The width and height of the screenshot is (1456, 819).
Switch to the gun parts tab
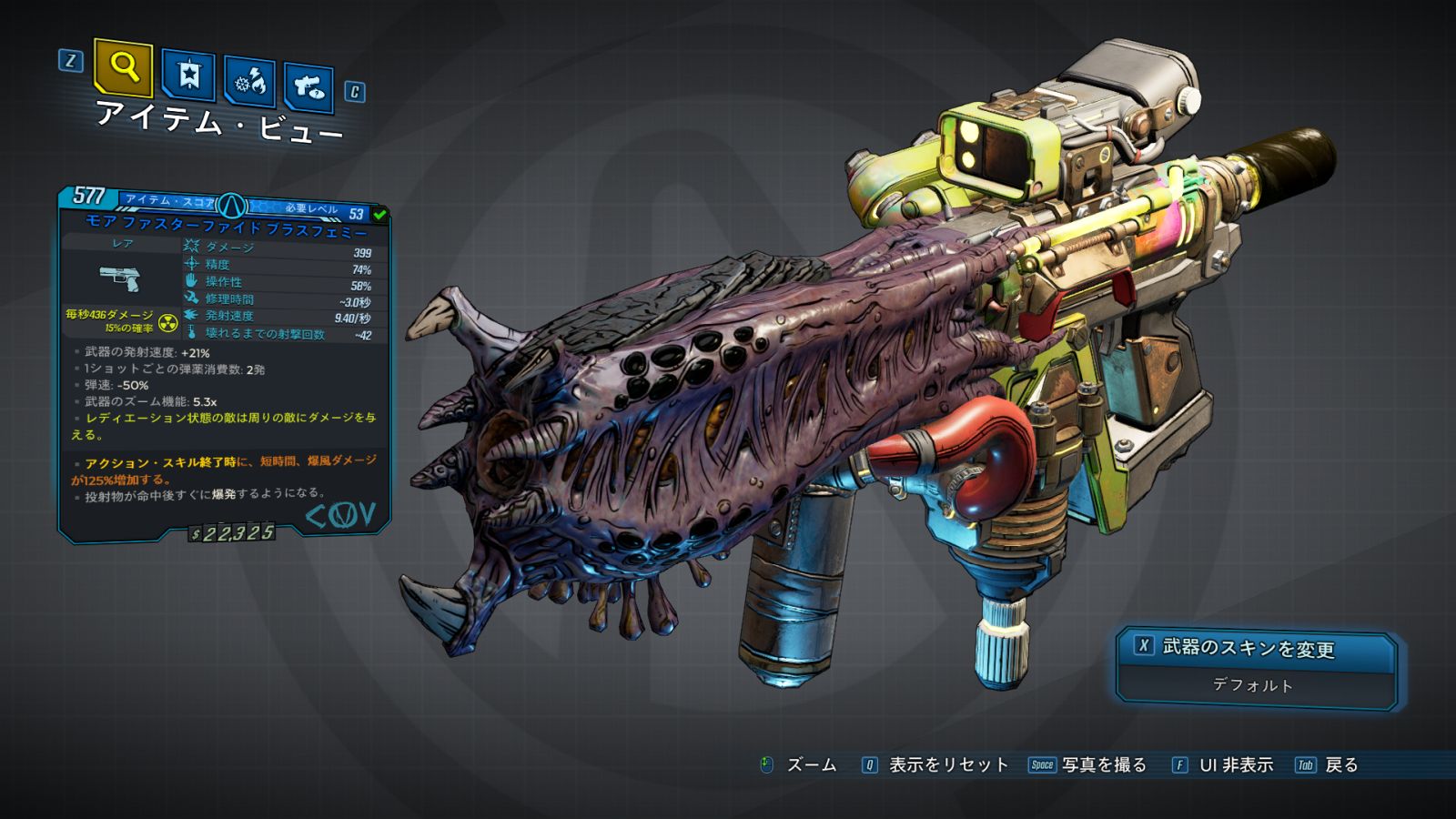tap(308, 87)
